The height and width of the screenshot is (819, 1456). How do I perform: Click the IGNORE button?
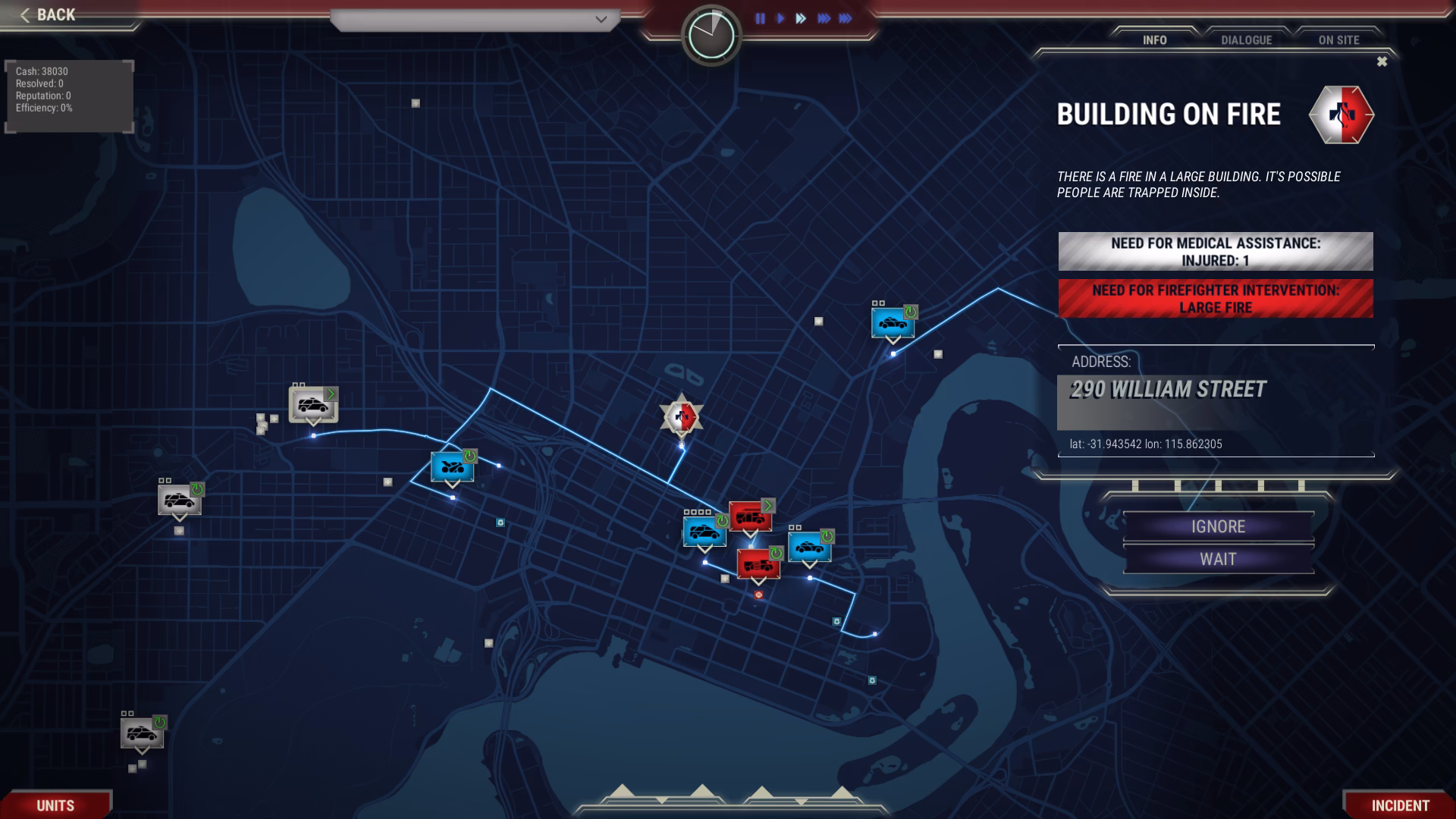click(x=1217, y=526)
